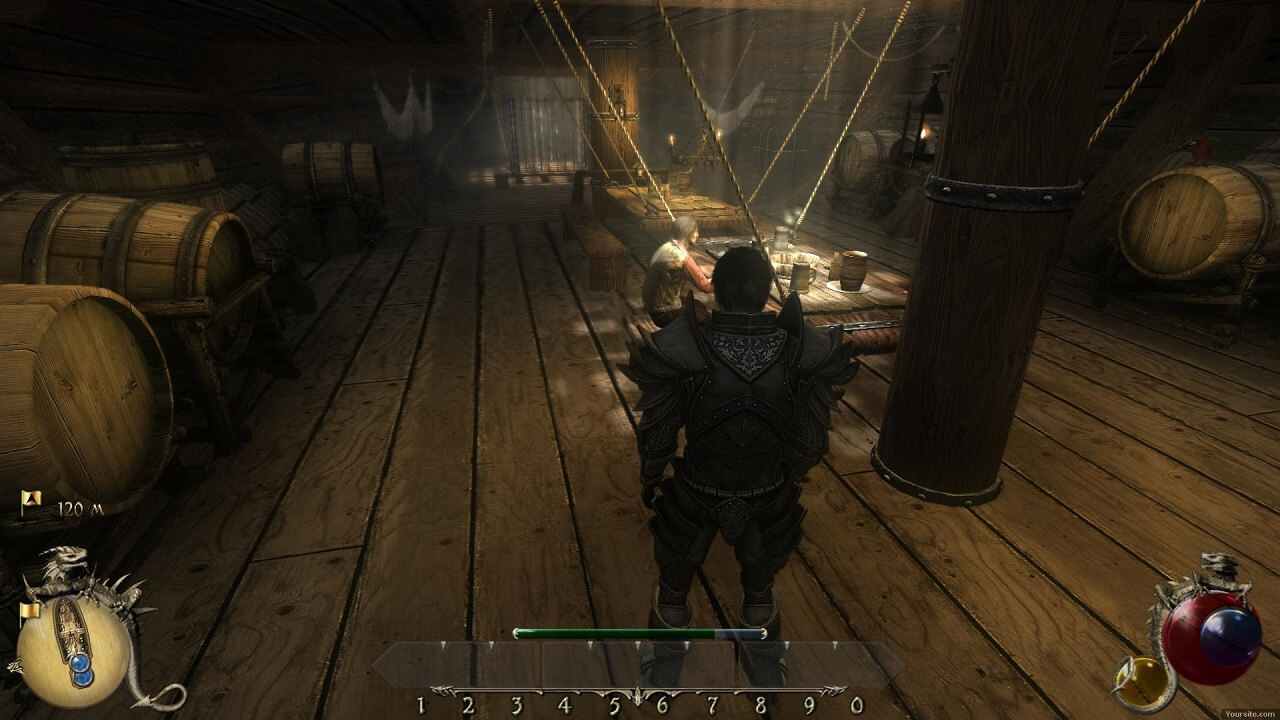Image resolution: width=1280 pixels, height=720 pixels.
Task: Select hotbar slot number 1
Action: pos(421,705)
